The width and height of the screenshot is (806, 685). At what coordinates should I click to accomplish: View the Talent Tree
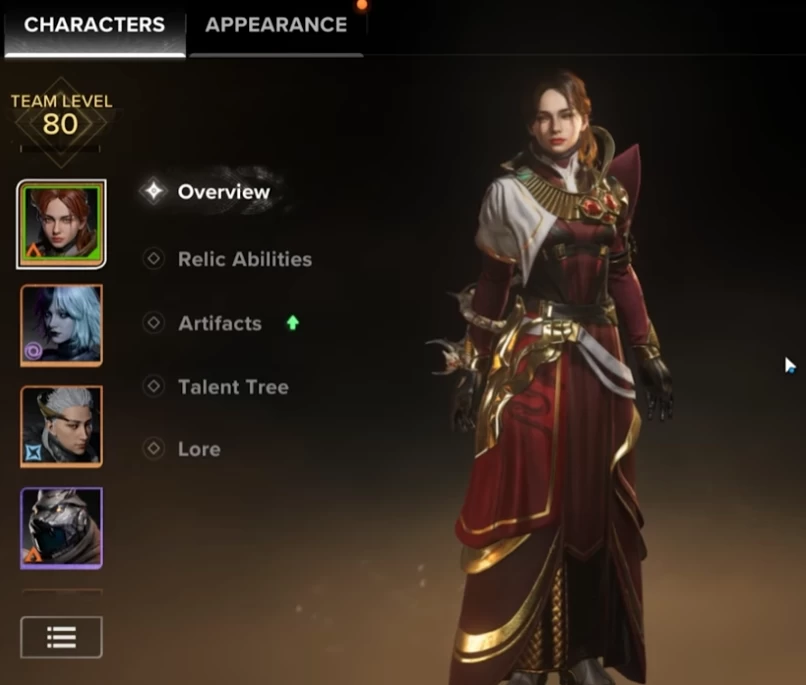[x=232, y=387]
